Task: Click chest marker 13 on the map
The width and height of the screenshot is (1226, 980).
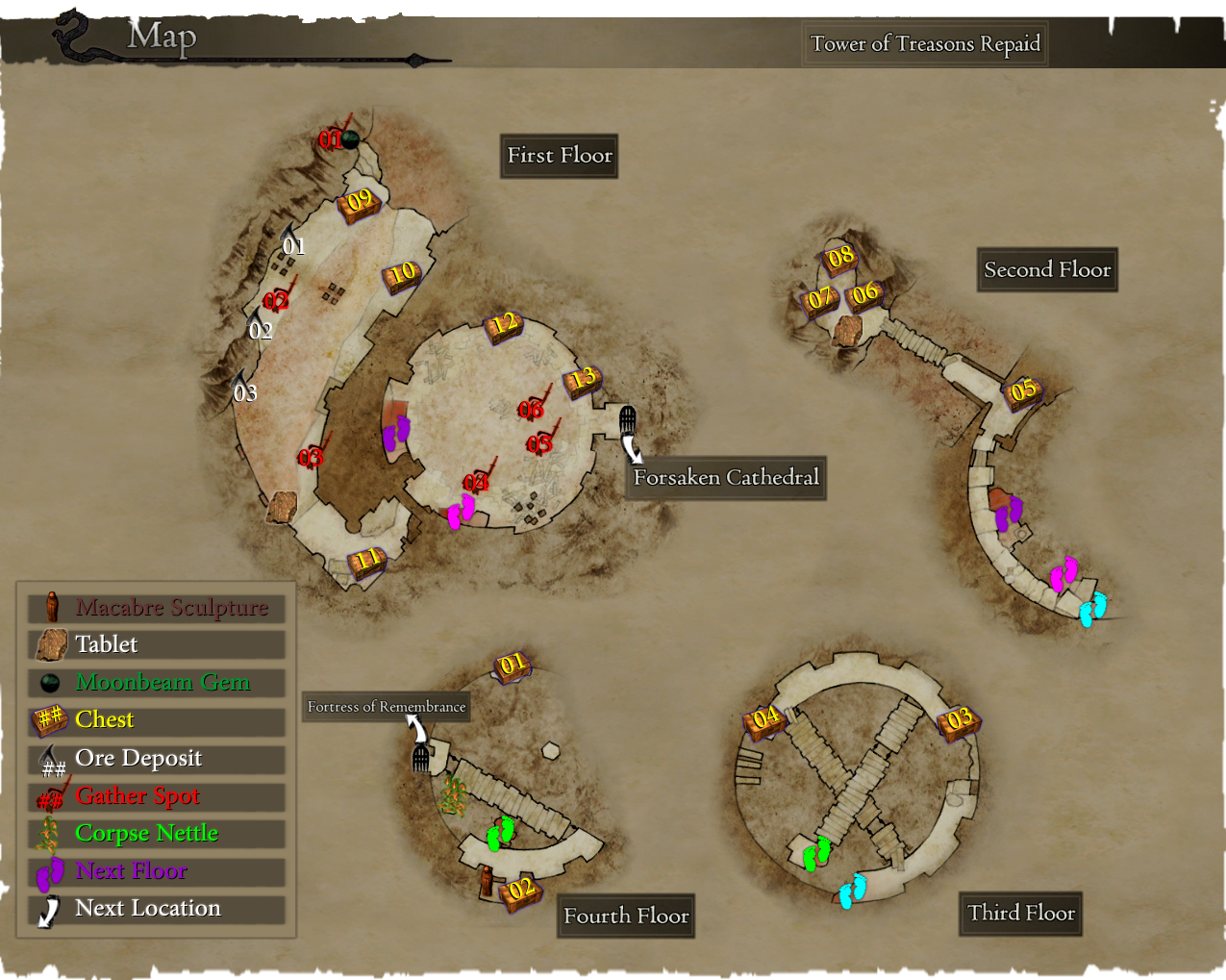Action: [583, 380]
